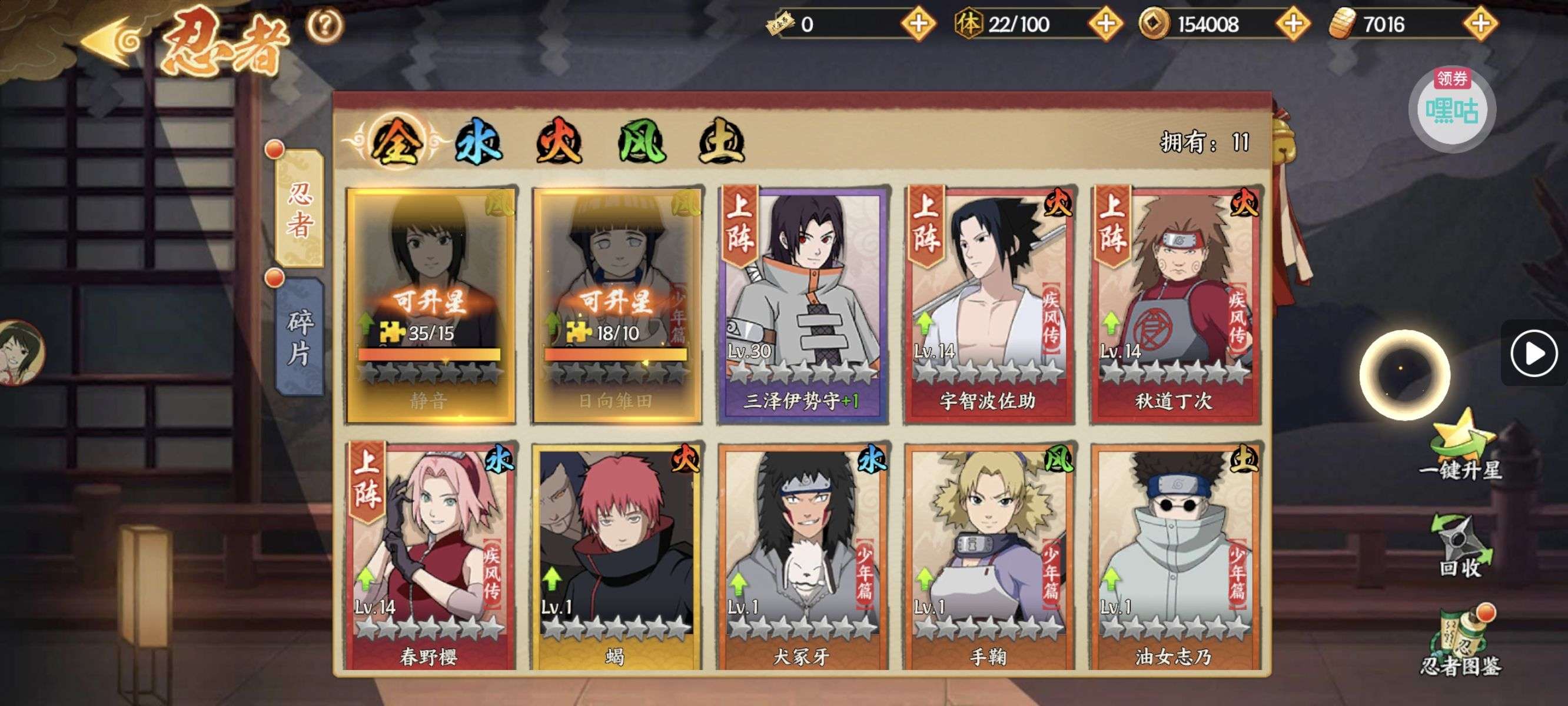
Task: Filter ninjas by 风 wind element
Action: 641,142
